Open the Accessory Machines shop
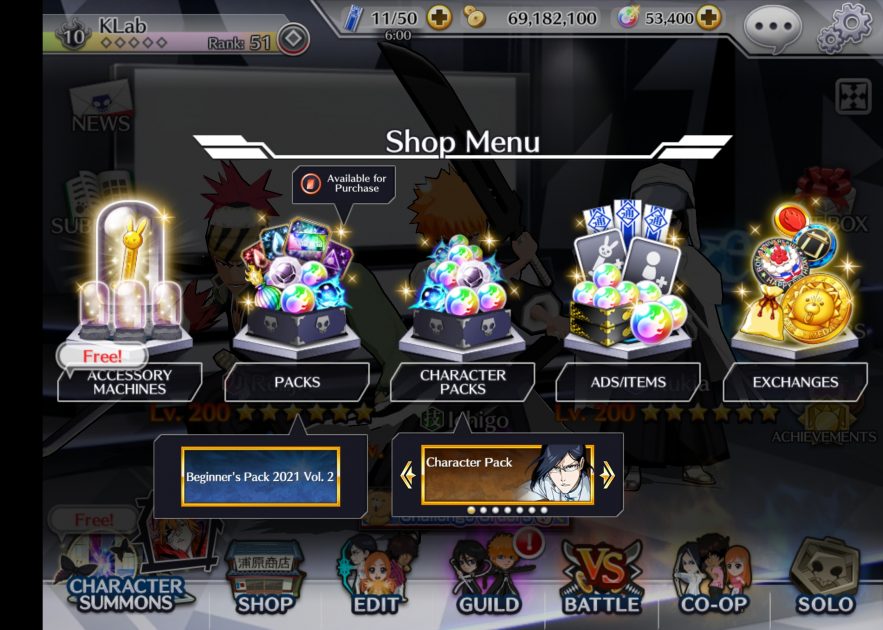This screenshot has height=630, width=883. point(130,381)
